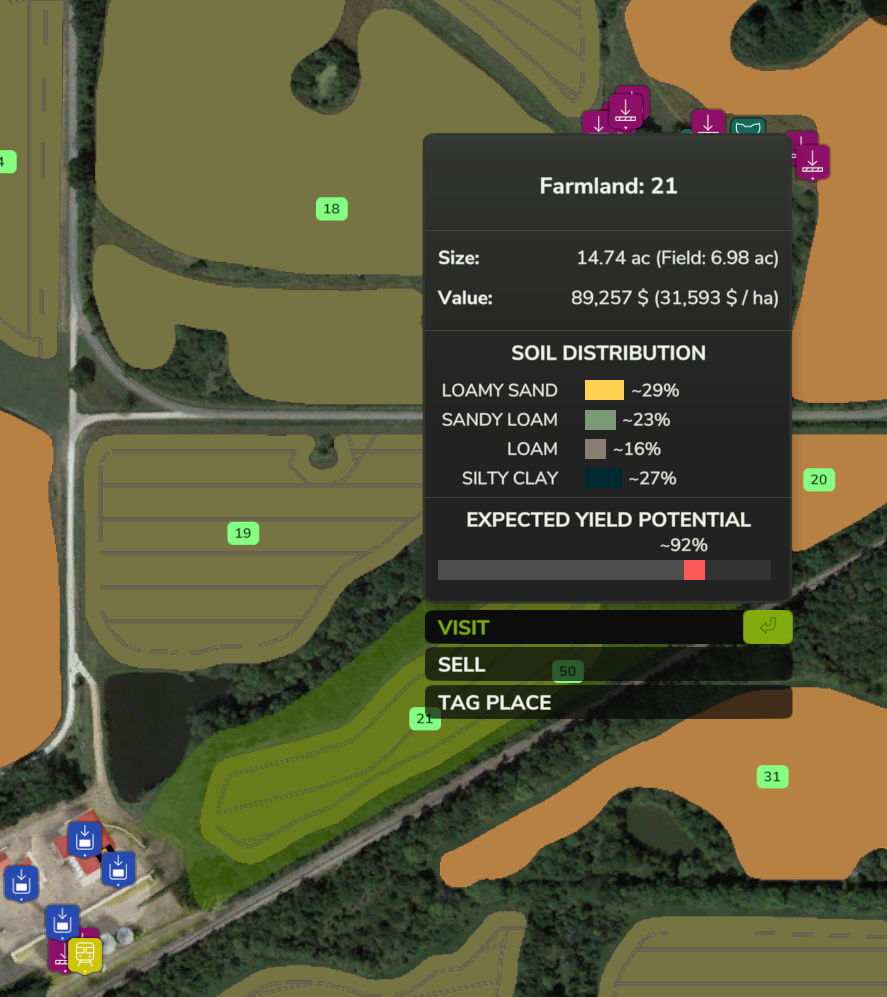
Task: Click the farmland 20 map marker
Action: click(x=819, y=480)
